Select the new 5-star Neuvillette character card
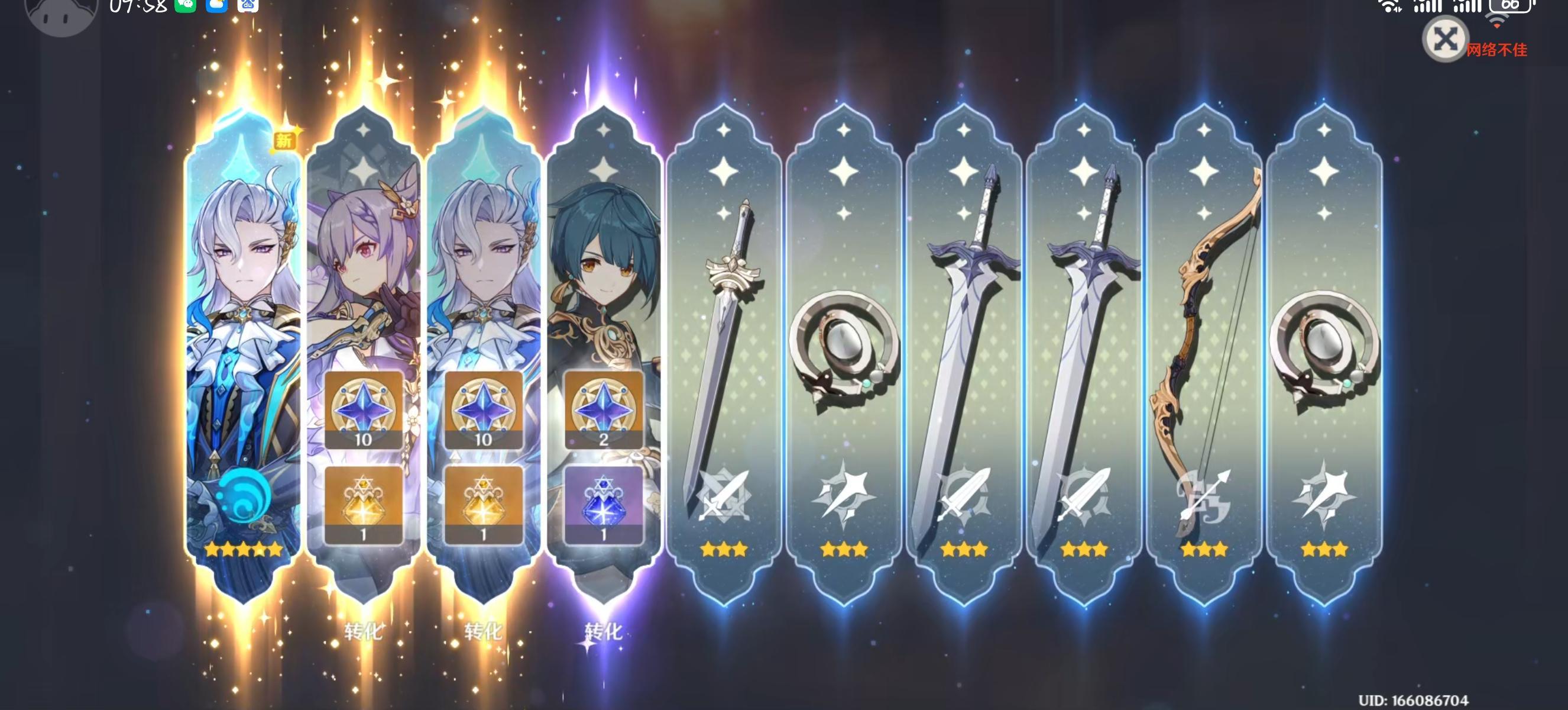The width and height of the screenshot is (1568, 710). coord(244,305)
